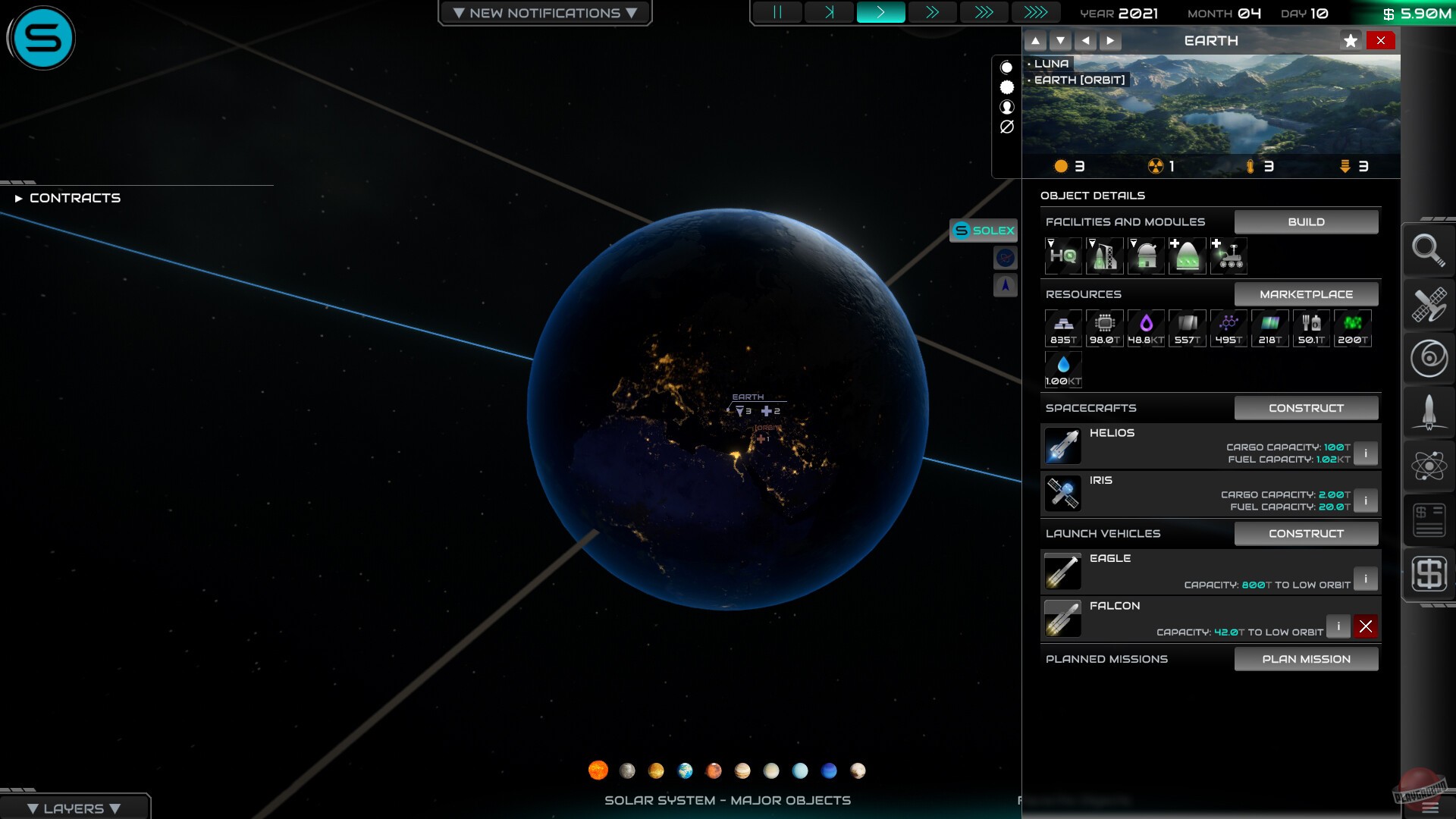Viewport: 1456px width, 819px height.
Task: Select the atom research icon in sidebar
Action: pos(1429,466)
